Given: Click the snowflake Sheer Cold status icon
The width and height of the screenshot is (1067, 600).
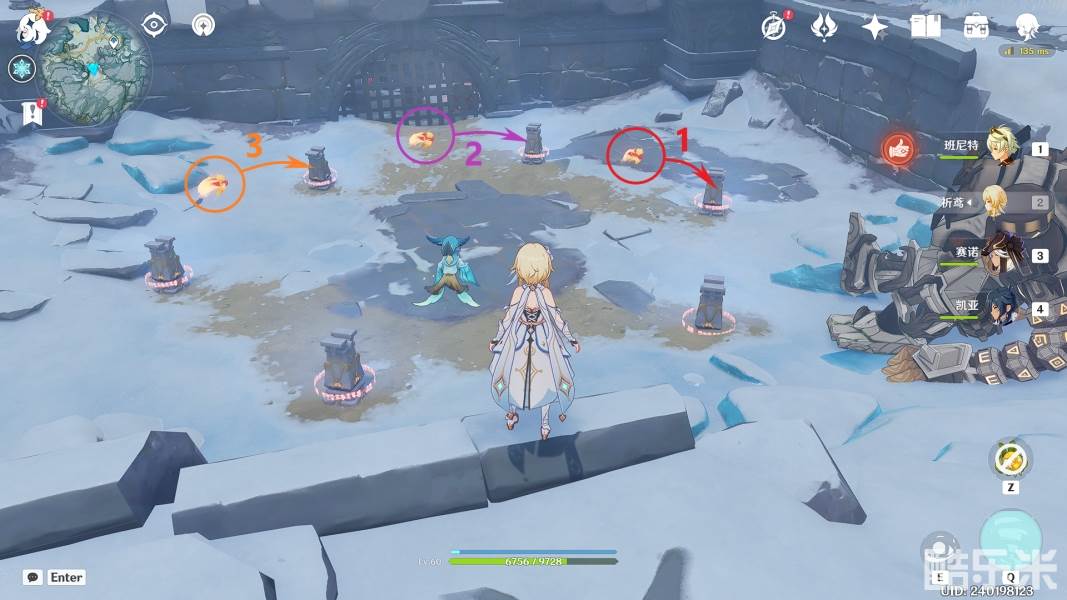Looking at the screenshot, I should 21,69.
